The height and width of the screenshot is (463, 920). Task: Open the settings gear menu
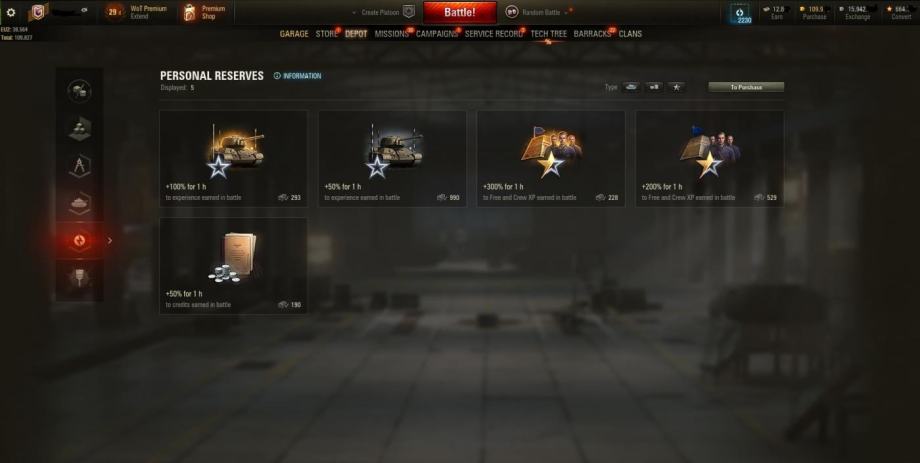point(11,12)
